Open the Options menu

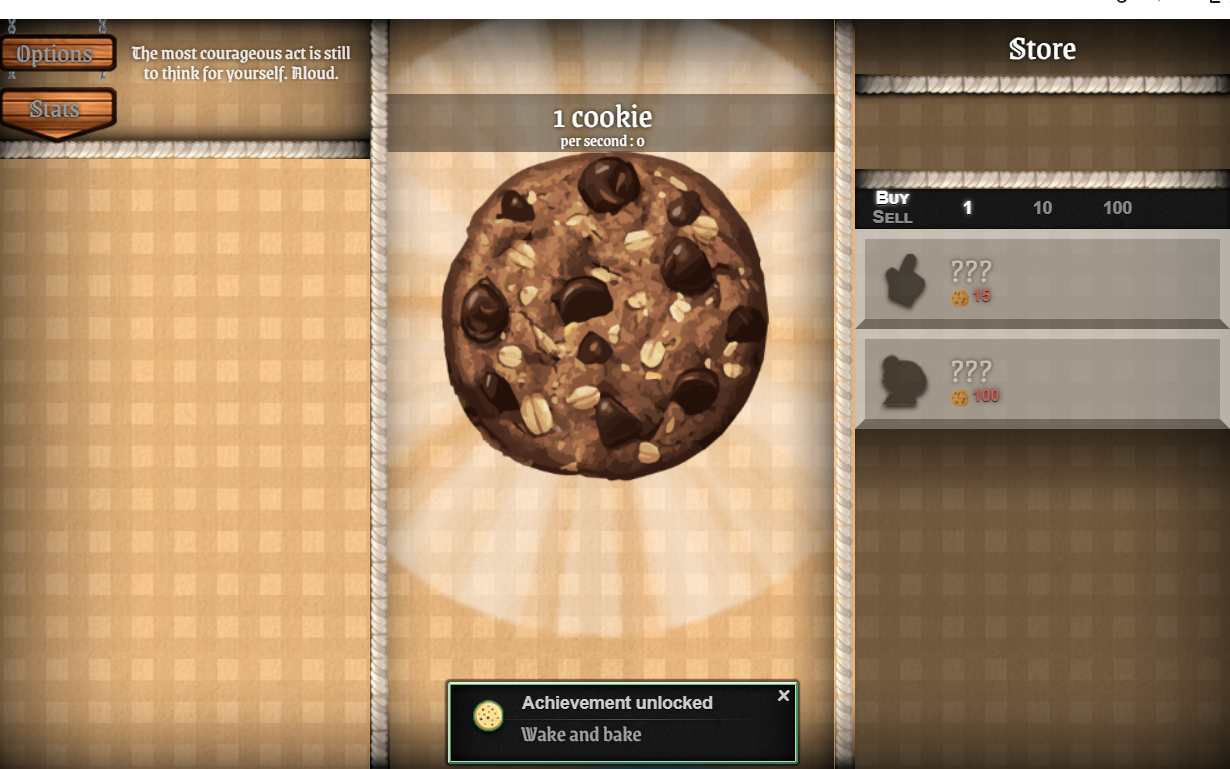click(x=56, y=54)
